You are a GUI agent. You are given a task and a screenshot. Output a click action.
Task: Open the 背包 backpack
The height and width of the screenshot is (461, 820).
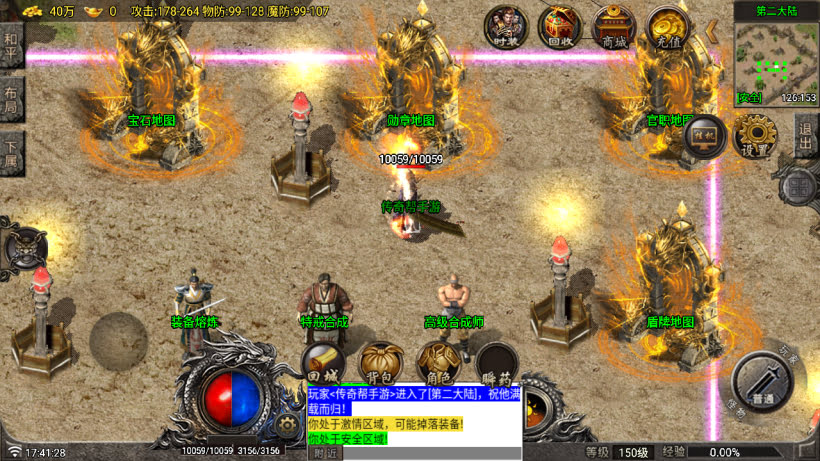(380, 362)
